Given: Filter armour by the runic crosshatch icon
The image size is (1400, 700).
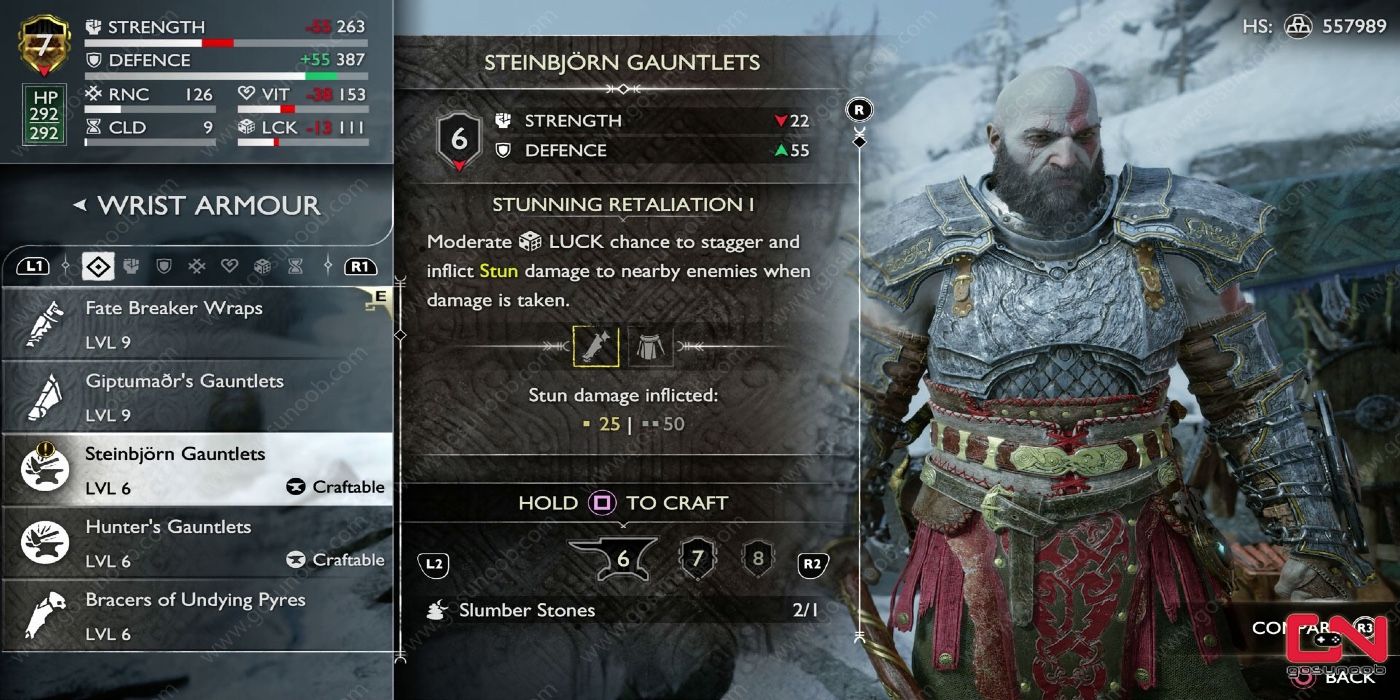Looking at the screenshot, I should (x=197, y=266).
